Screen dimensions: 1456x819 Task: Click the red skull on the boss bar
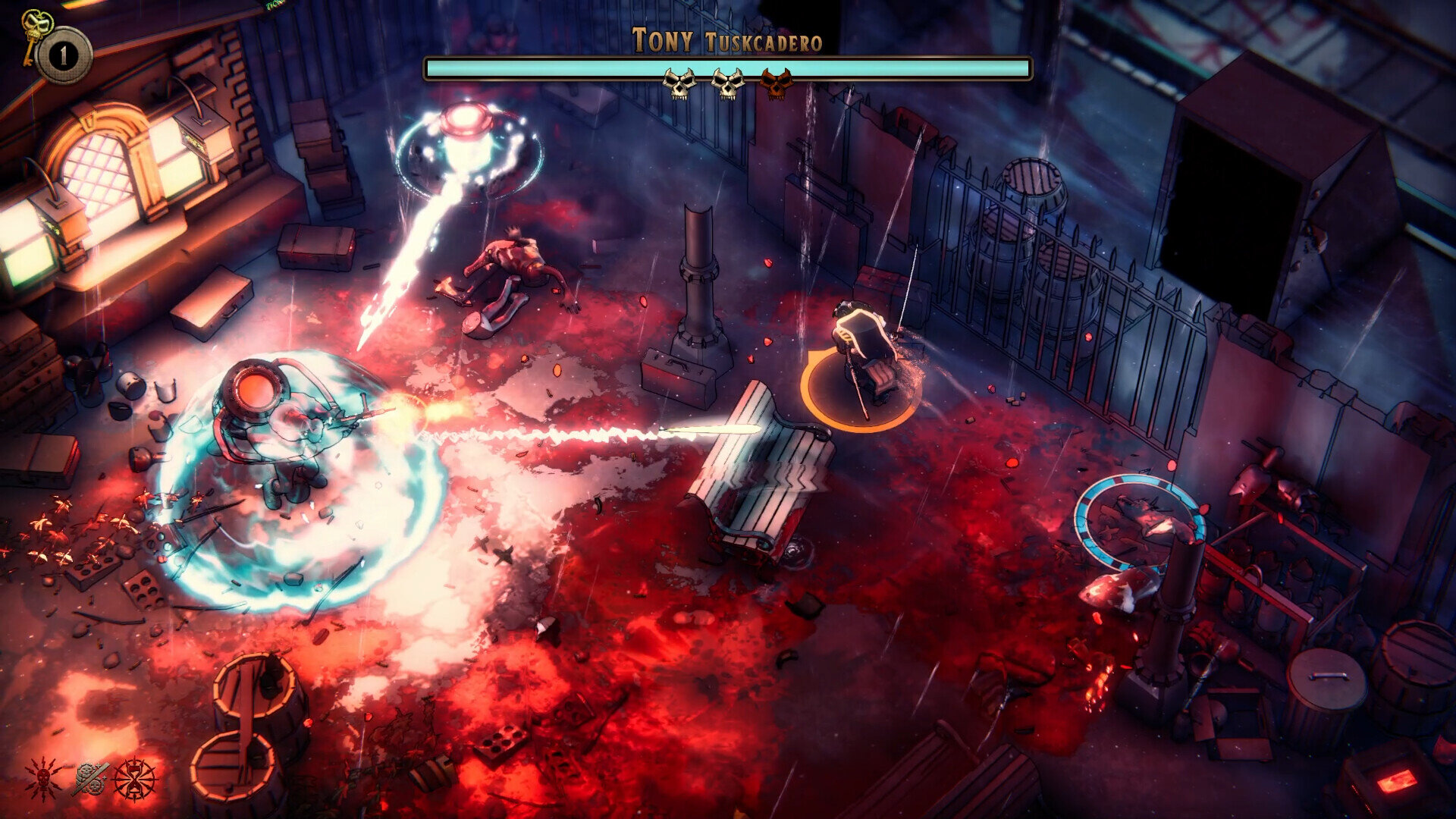(775, 83)
